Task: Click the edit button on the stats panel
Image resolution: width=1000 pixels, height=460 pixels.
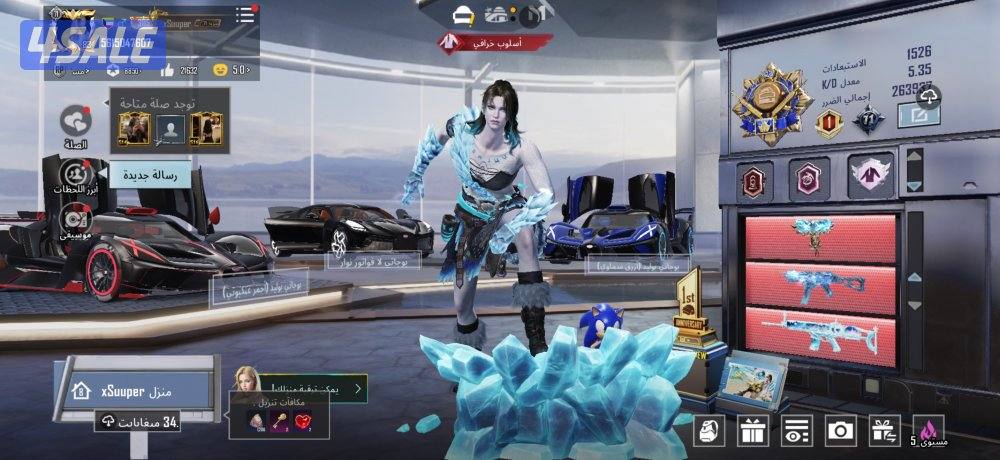Action: coord(917,116)
